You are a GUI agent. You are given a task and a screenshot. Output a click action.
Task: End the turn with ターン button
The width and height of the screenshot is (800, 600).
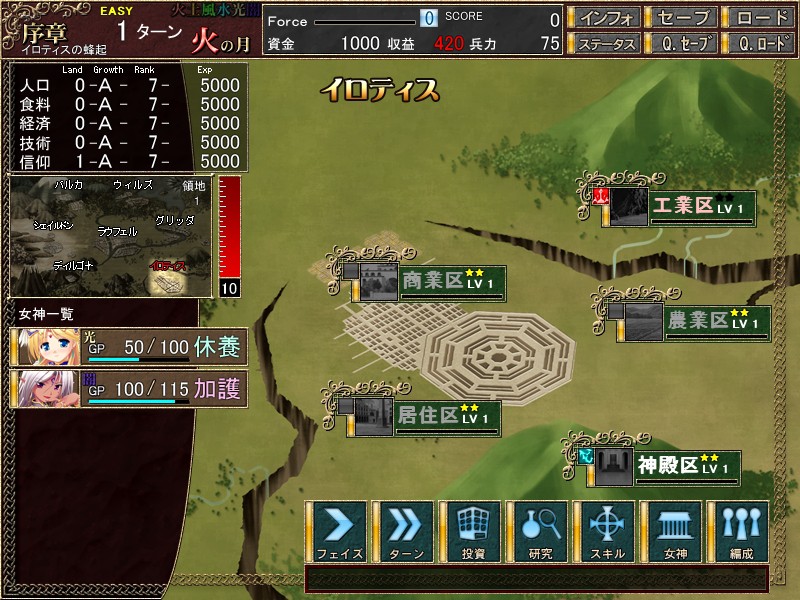pyautogui.click(x=406, y=531)
